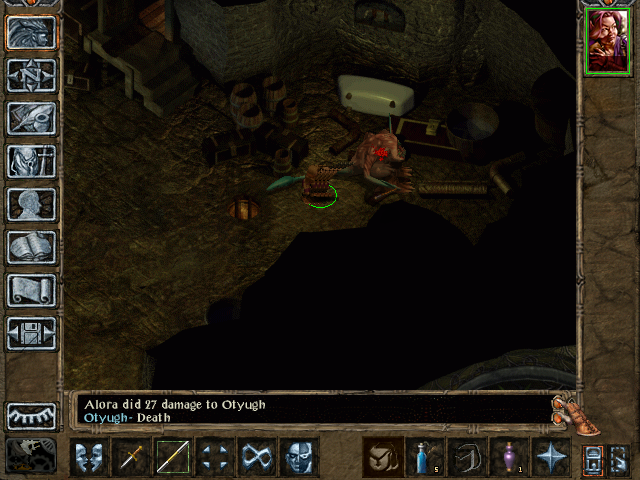Image resolution: width=640 pixels, height=480 pixels.
Task: Click the closed-eye rest button
Action: (x=31, y=415)
